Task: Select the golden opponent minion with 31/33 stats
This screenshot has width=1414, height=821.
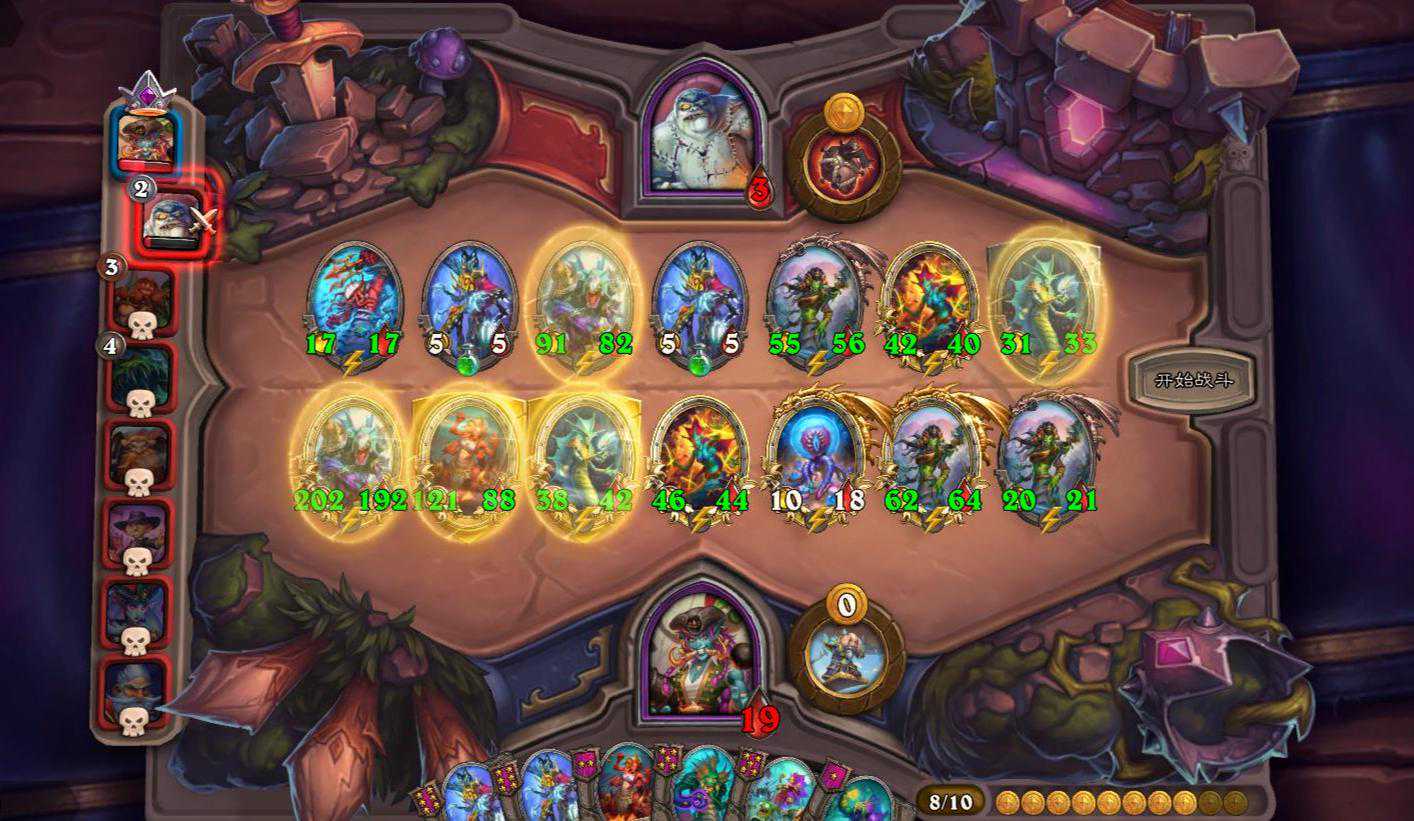Action: coord(1047,295)
